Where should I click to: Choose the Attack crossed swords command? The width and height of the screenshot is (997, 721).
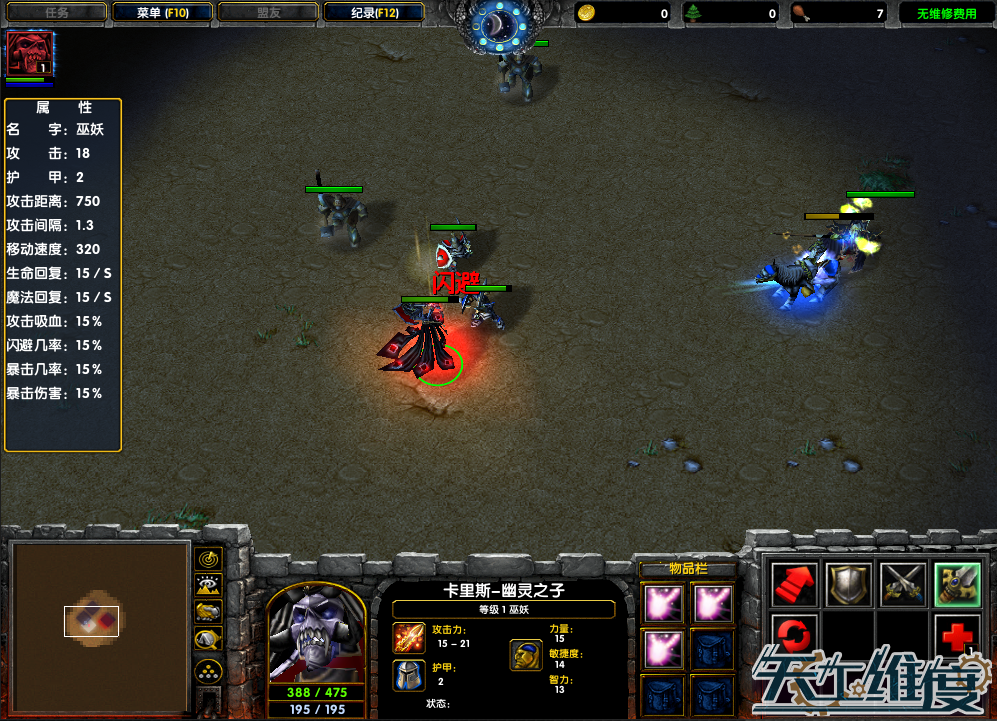click(x=902, y=584)
